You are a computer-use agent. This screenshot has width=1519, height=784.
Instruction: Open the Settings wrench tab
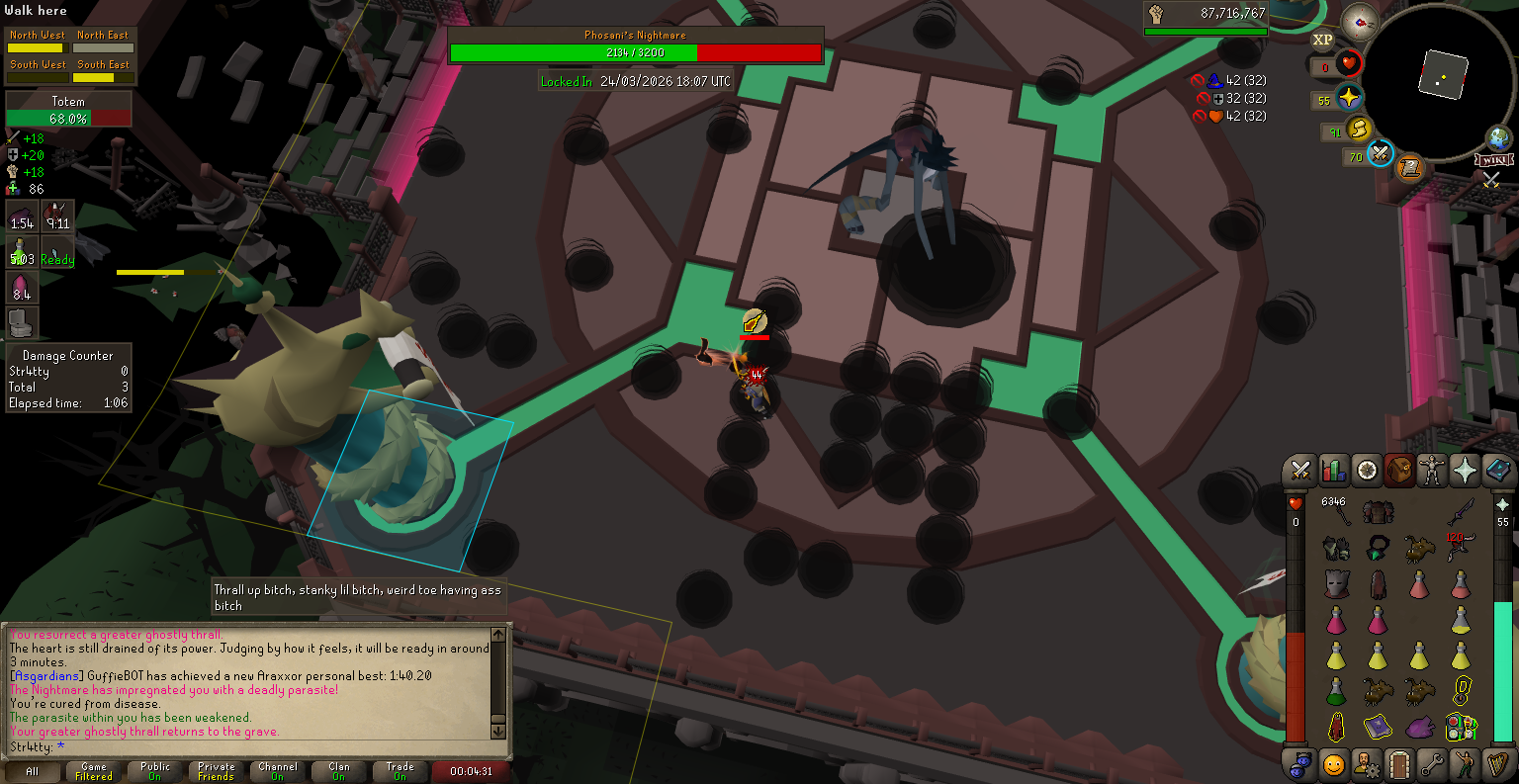click(x=1431, y=764)
